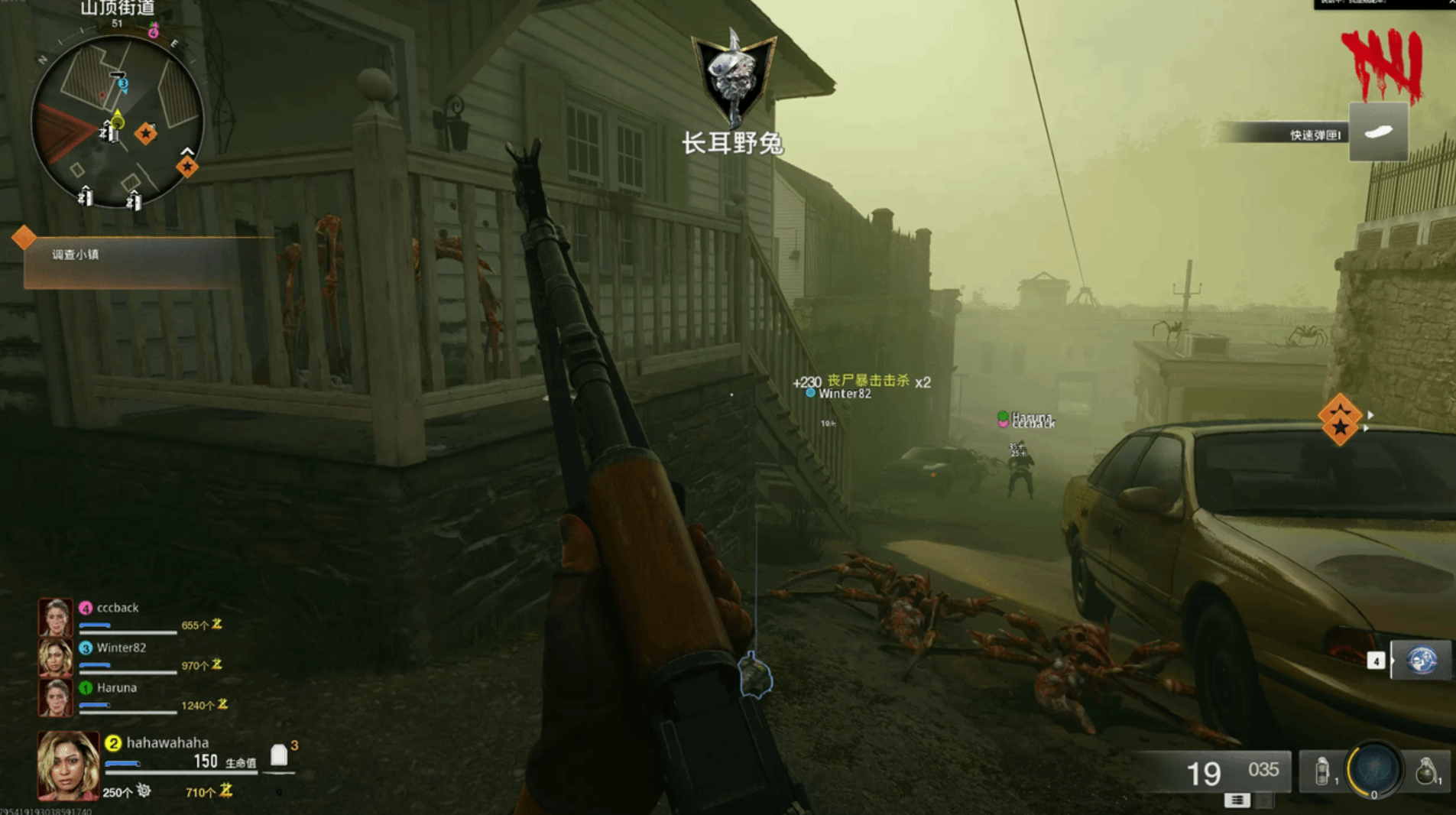Select hahawahaha's character portrait

tap(67, 765)
